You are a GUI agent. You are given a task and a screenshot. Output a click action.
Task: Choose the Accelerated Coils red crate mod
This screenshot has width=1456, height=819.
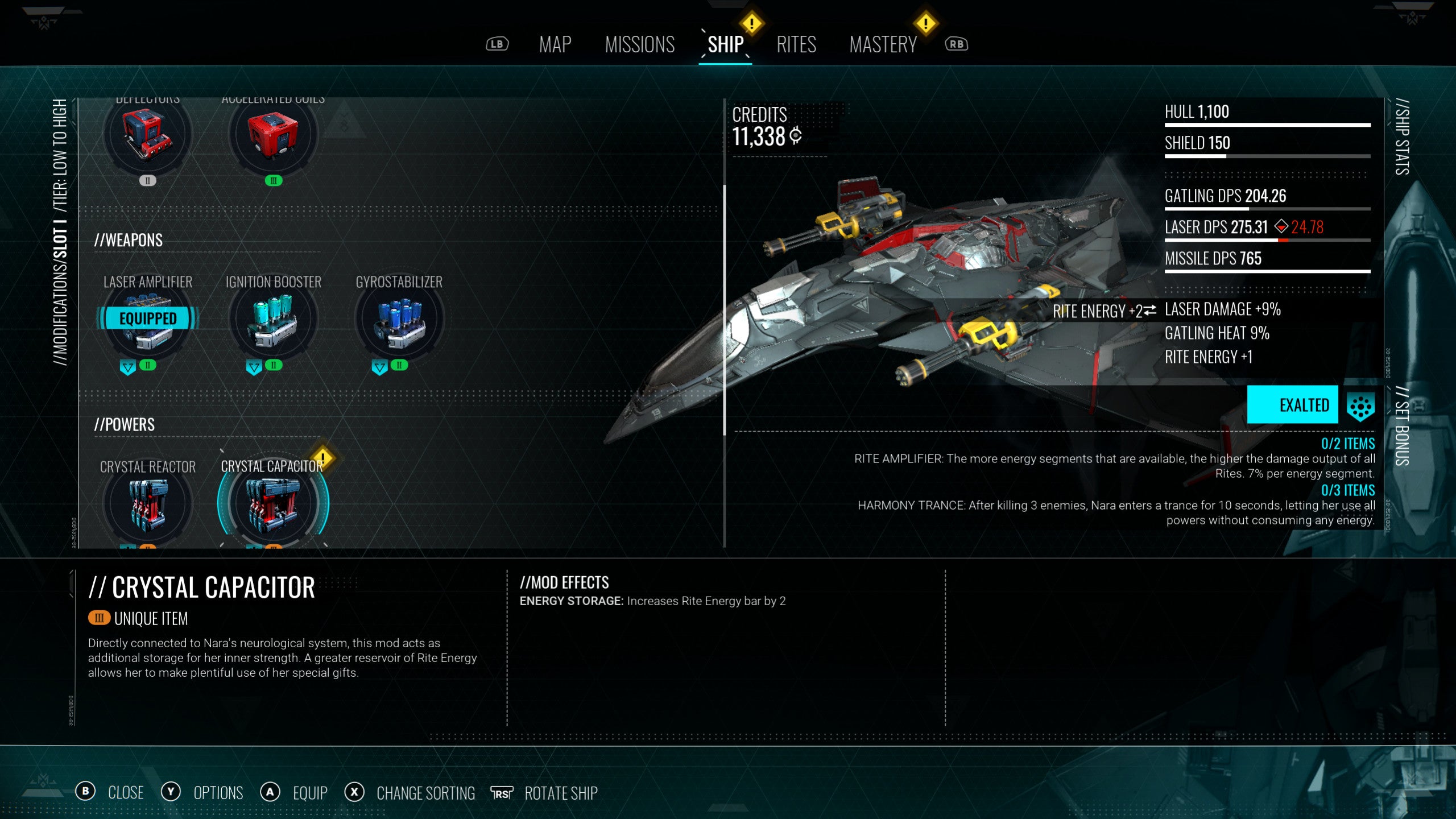pyautogui.click(x=274, y=135)
